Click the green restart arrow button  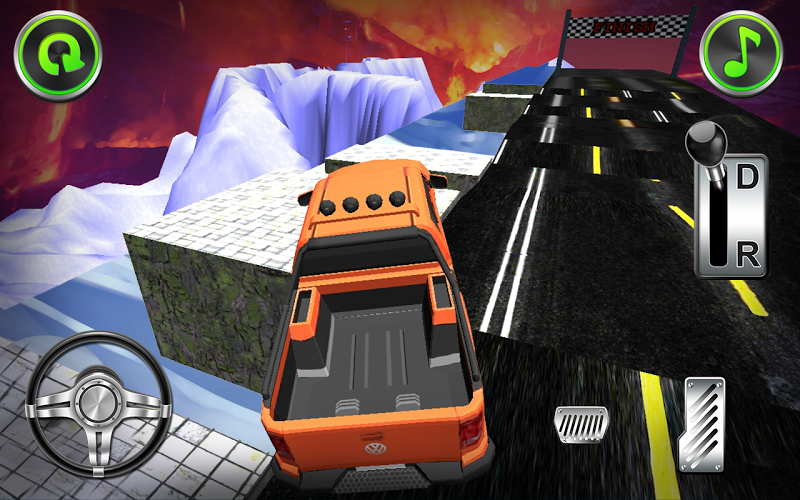coord(58,55)
